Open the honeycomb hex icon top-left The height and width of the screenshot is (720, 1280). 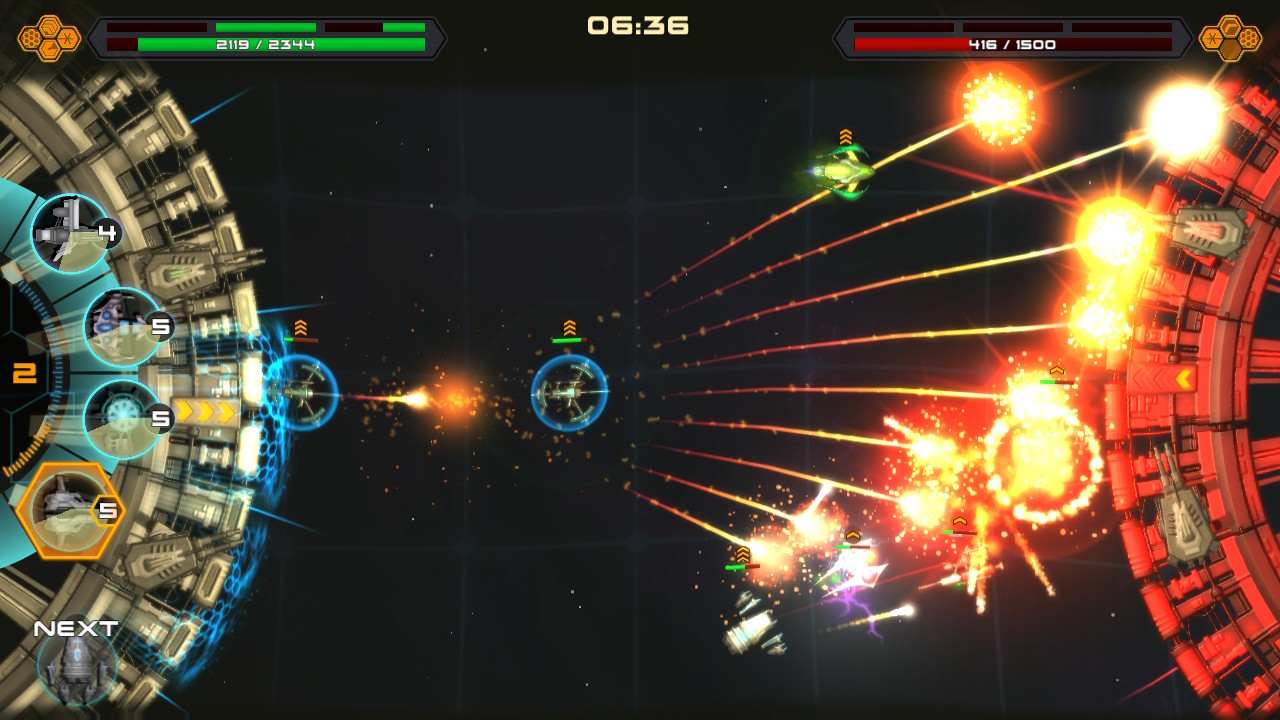point(31,38)
